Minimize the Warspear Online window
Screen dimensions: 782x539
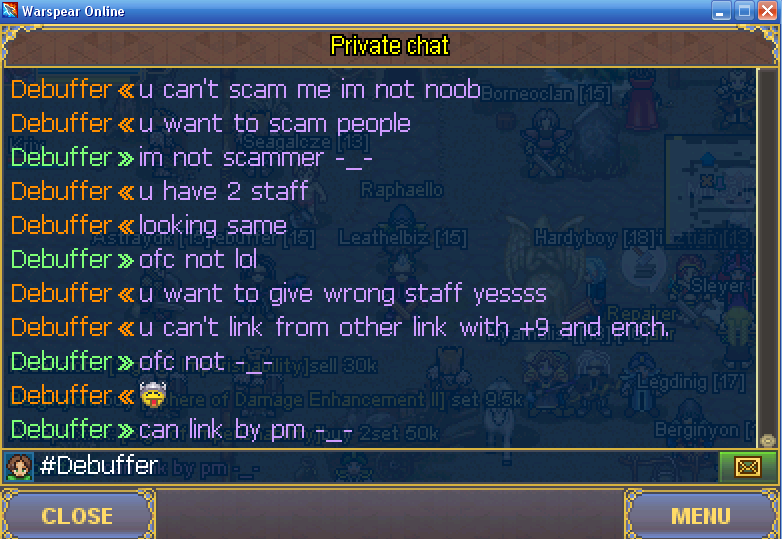coord(723,12)
